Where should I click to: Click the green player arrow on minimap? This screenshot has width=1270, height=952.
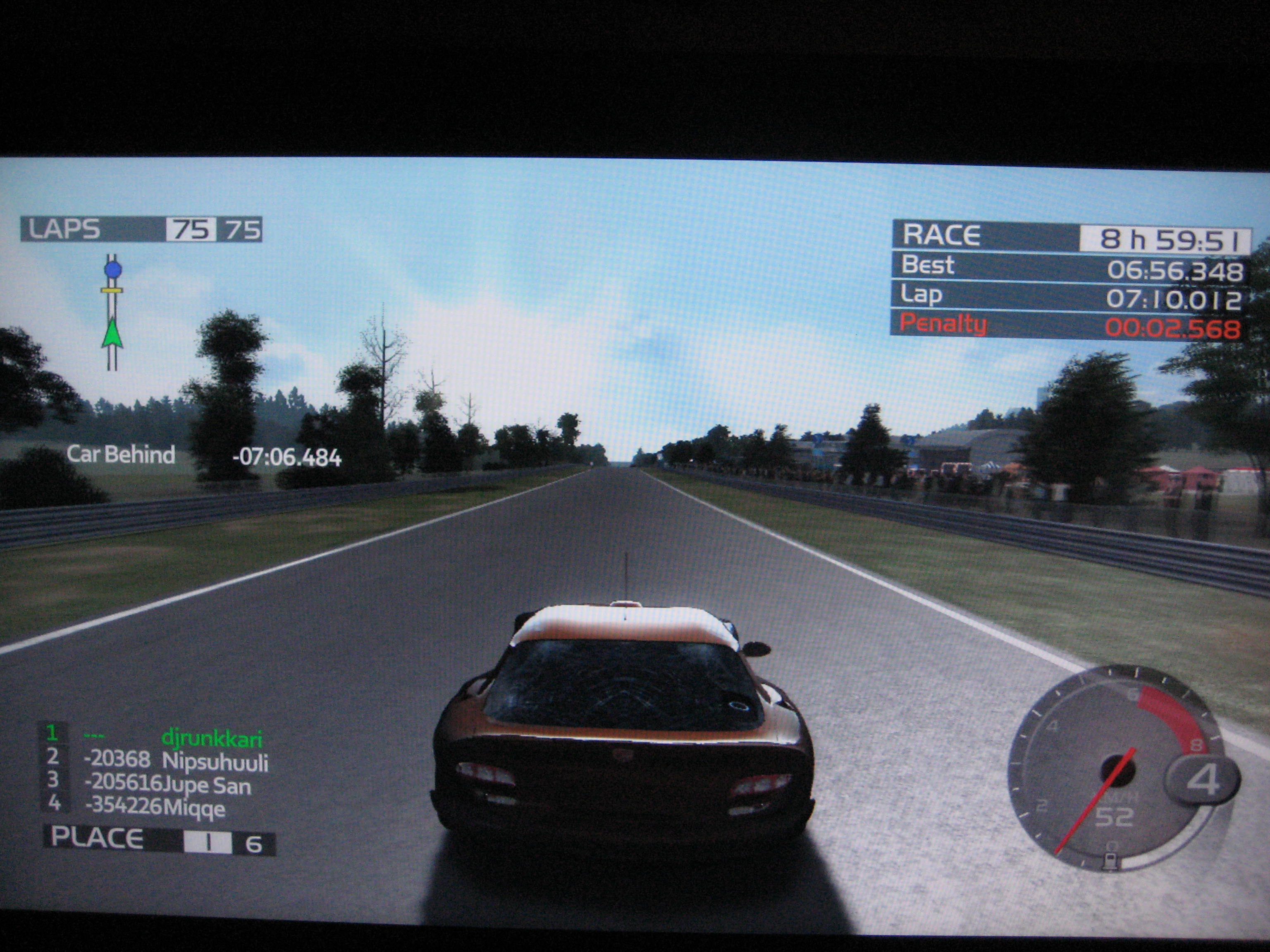(112, 333)
